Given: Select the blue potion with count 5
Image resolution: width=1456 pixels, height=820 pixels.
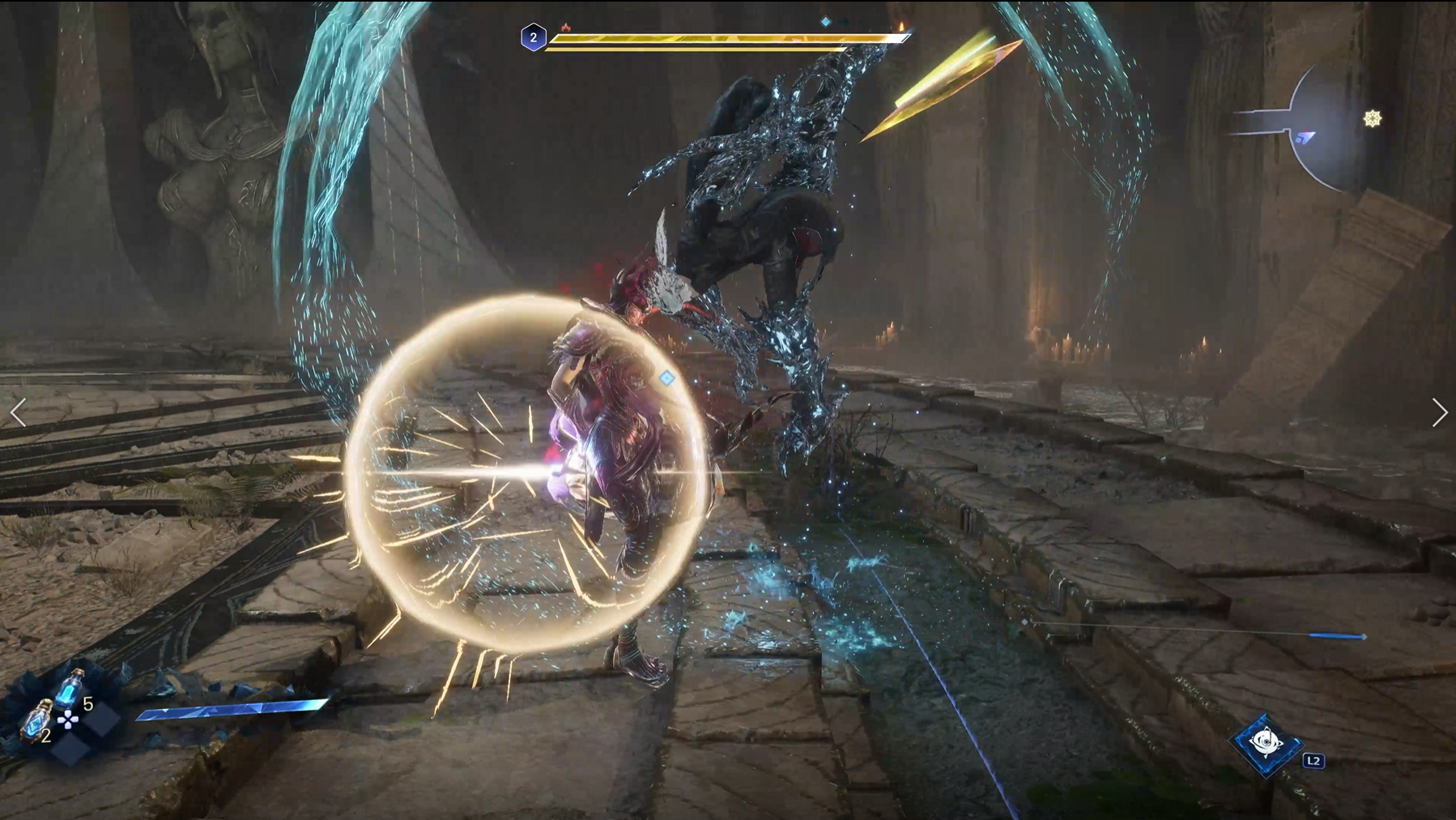Looking at the screenshot, I should click(71, 690).
